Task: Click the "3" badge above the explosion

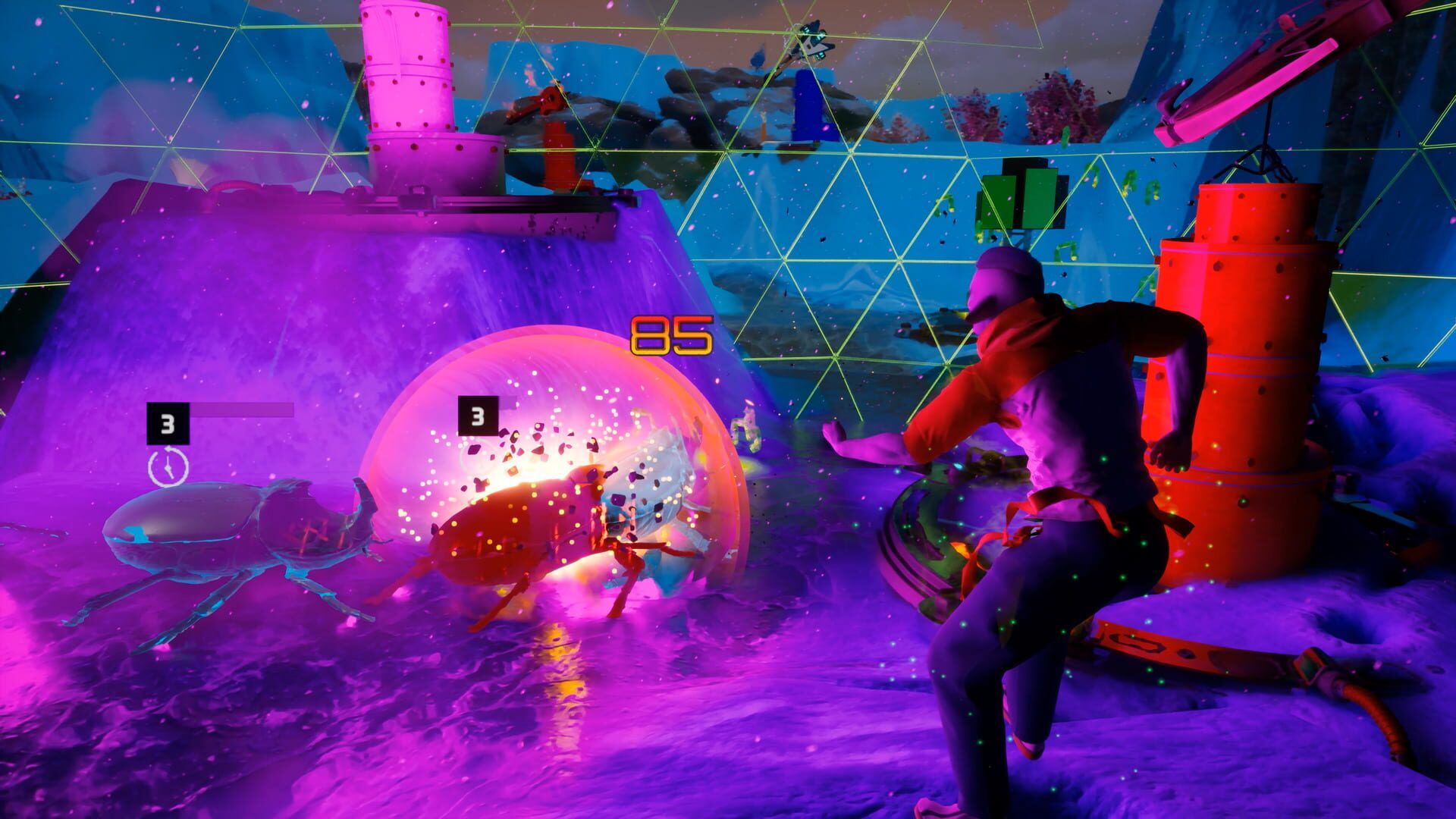Action: click(478, 414)
